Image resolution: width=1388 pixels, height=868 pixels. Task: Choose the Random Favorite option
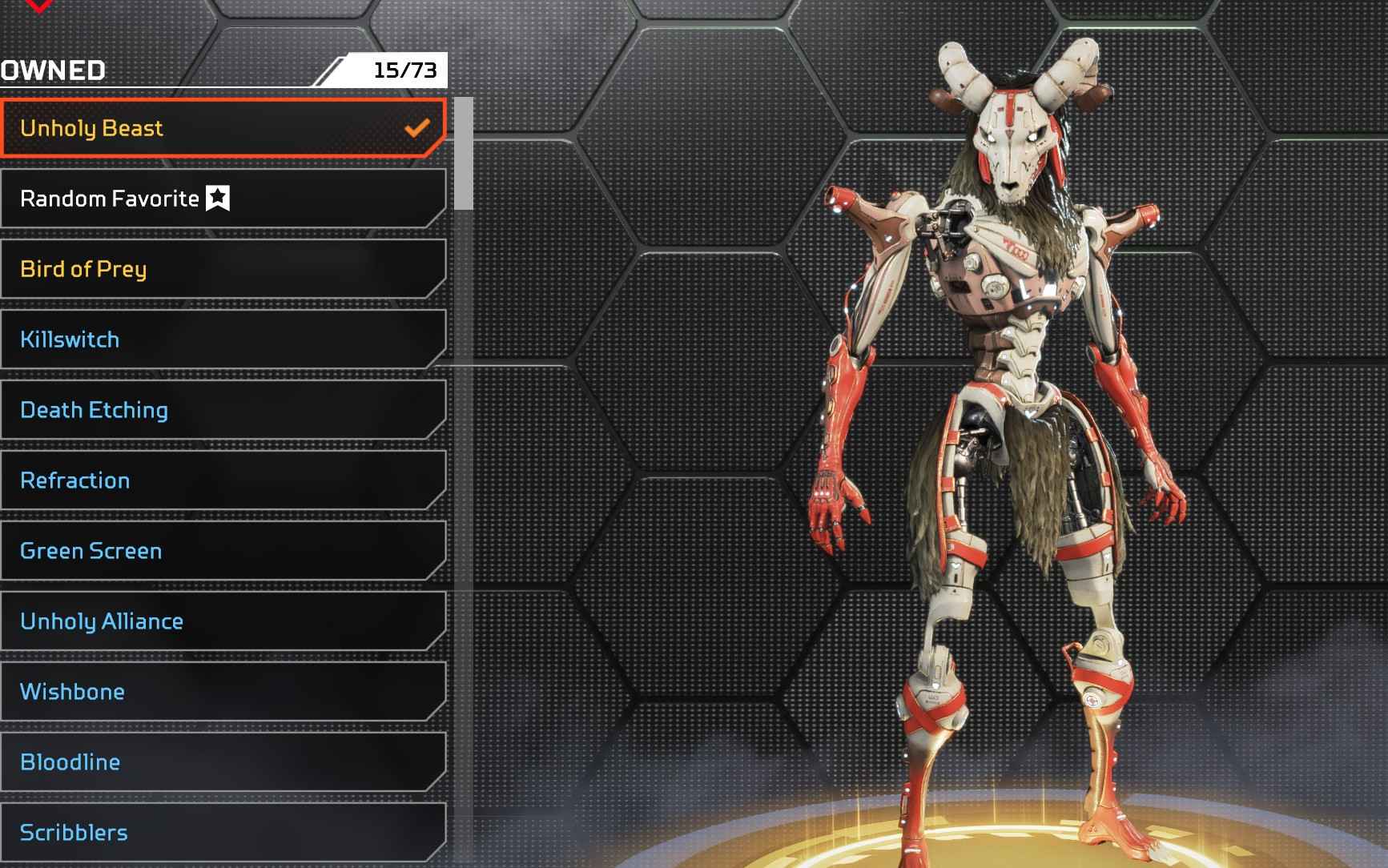(x=223, y=199)
